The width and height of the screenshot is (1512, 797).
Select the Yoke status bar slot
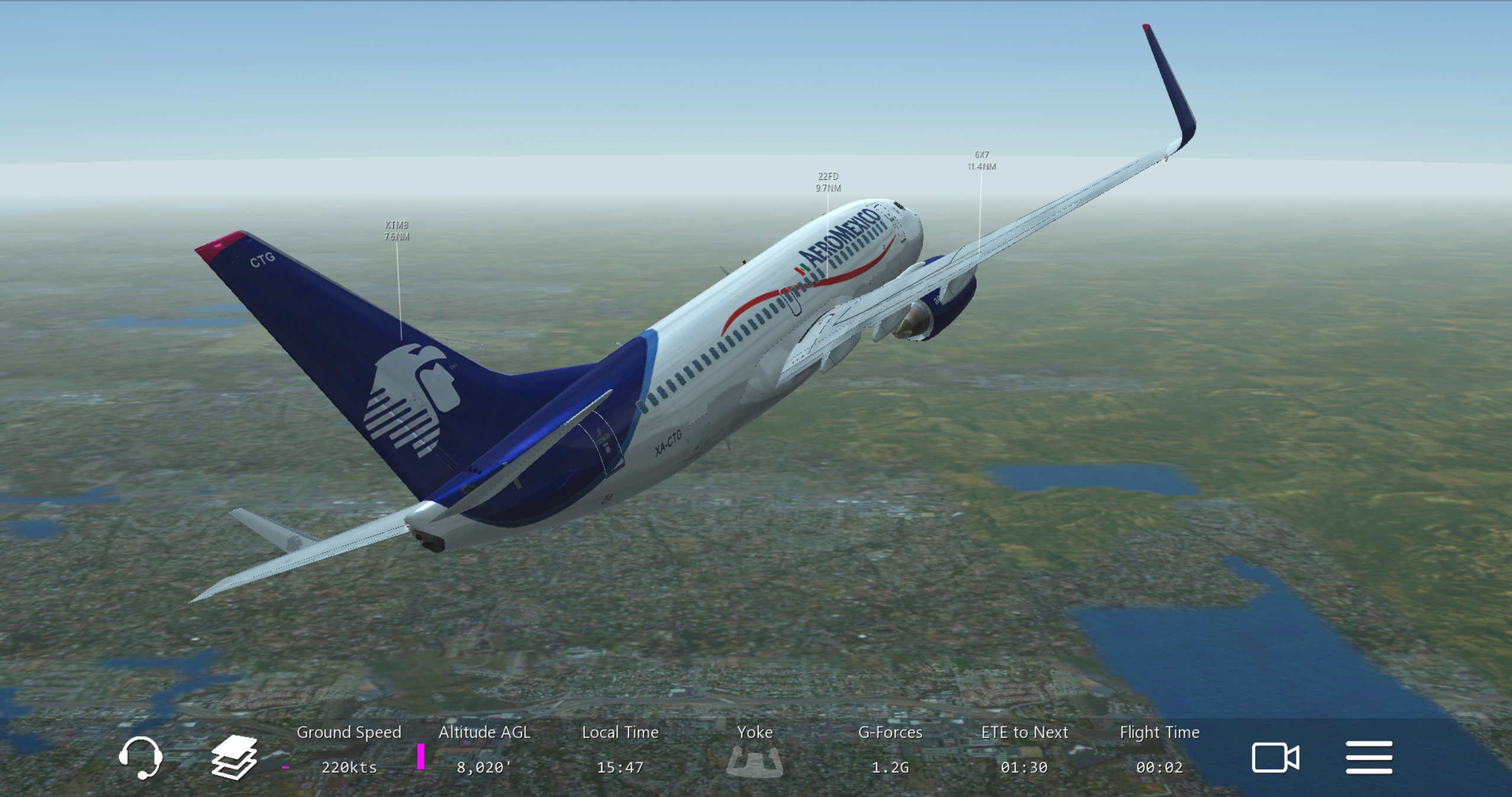[755, 751]
